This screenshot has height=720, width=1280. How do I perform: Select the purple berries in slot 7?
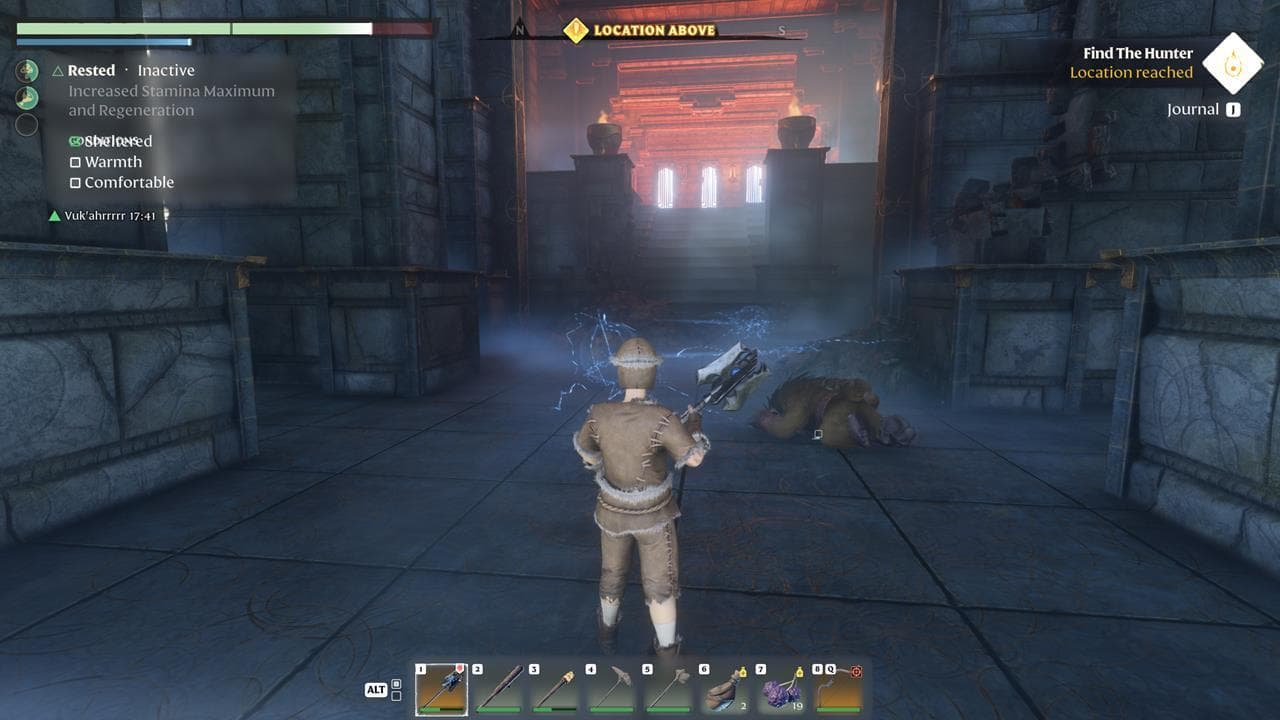tap(781, 688)
